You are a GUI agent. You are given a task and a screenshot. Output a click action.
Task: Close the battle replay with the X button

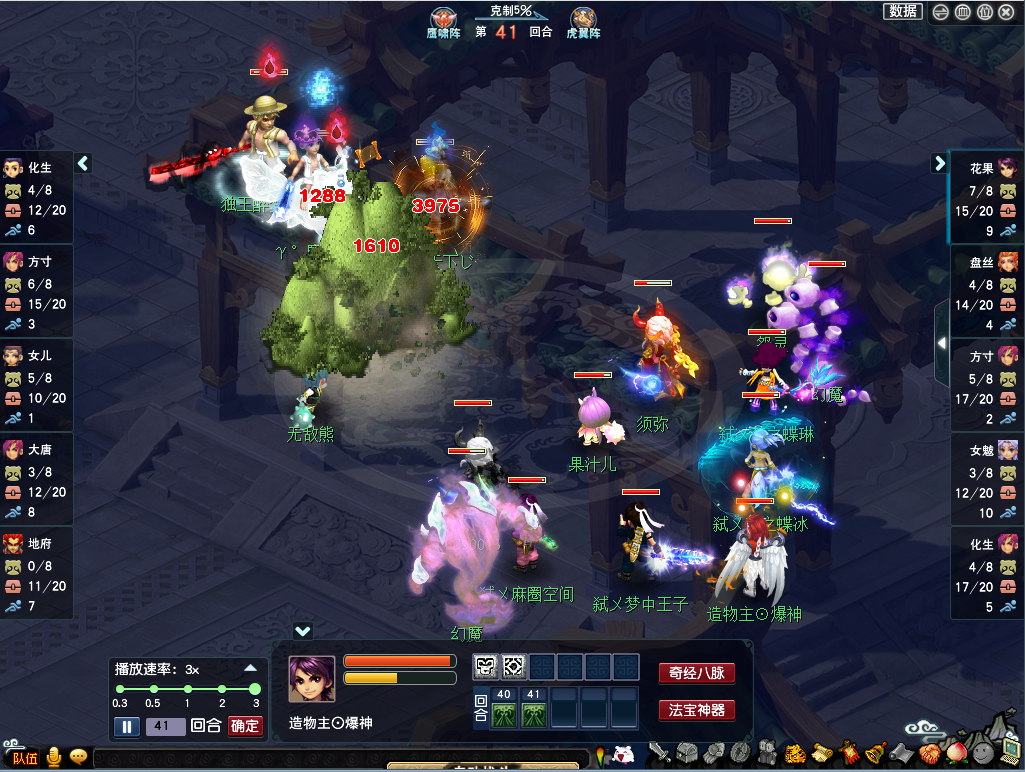1006,12
